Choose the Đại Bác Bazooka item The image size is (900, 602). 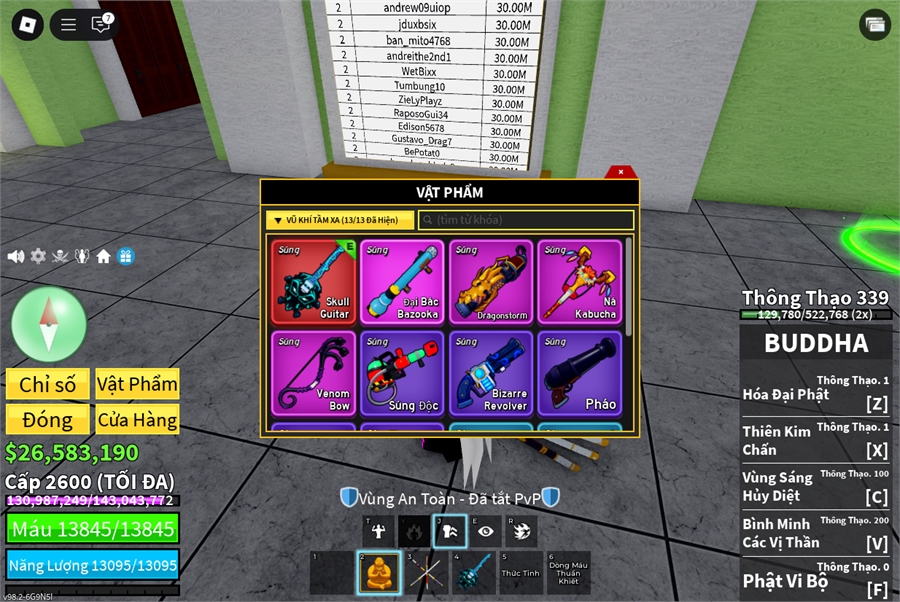403,282
